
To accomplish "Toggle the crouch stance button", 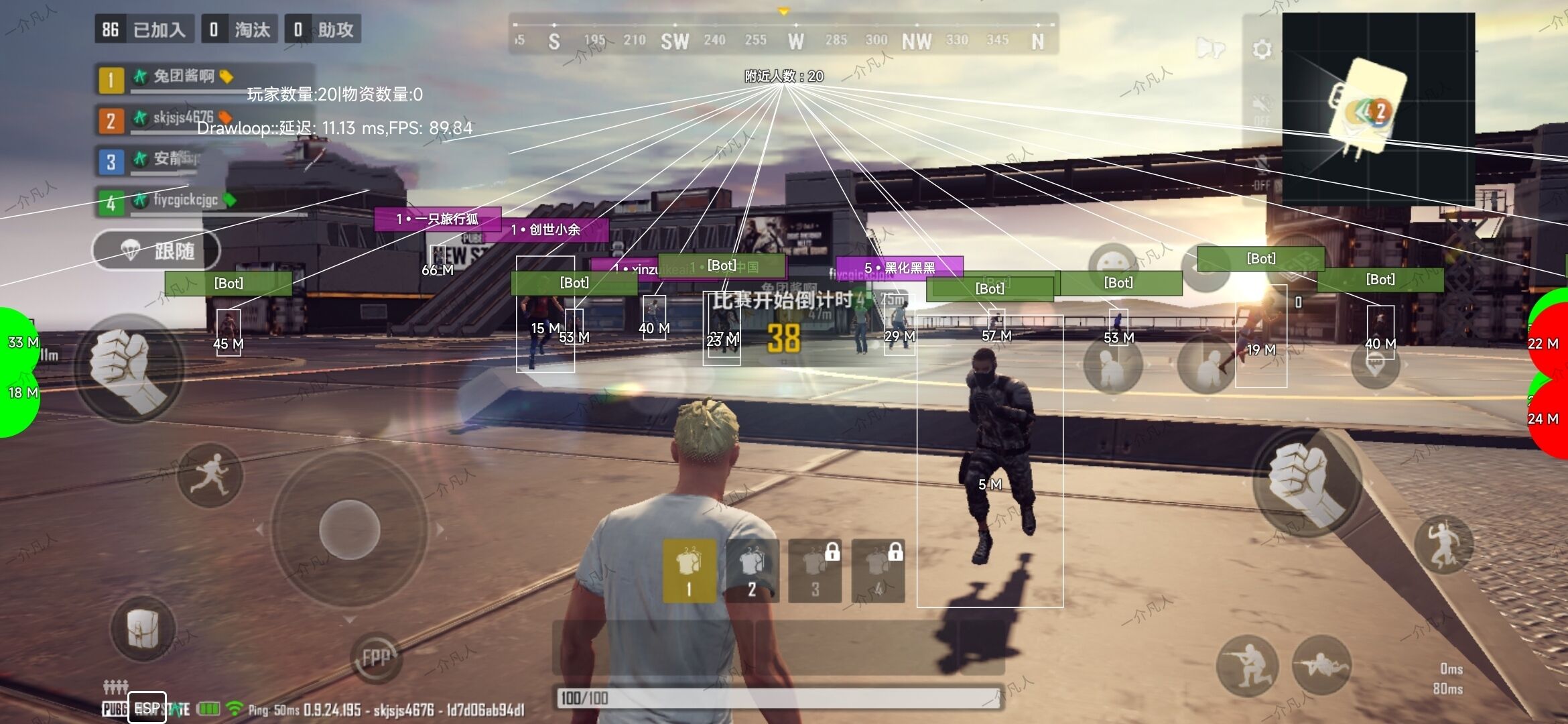I will [1247, 666].
